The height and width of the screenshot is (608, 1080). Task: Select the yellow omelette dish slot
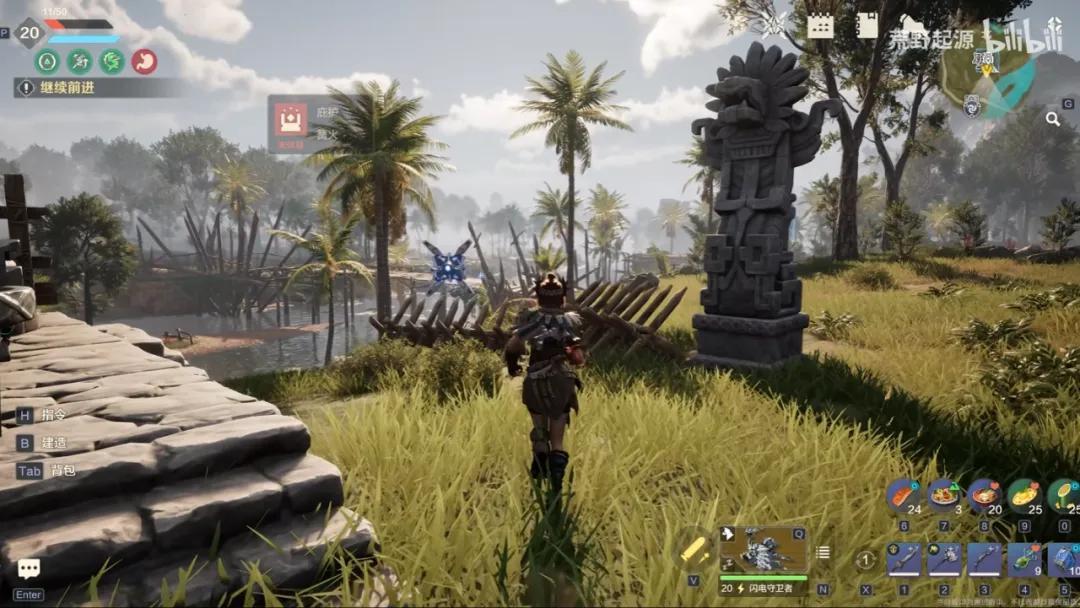[x=1024, y=495]
